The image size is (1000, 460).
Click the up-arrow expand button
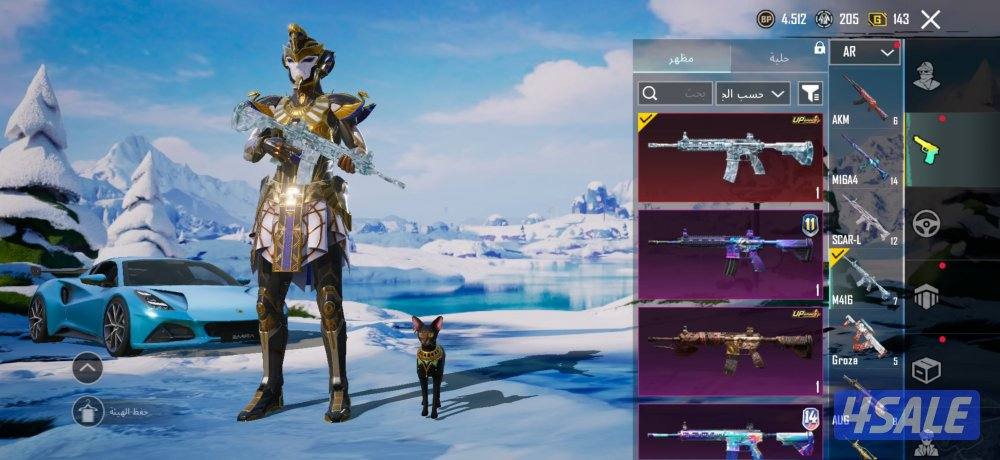tap(88, 369)
